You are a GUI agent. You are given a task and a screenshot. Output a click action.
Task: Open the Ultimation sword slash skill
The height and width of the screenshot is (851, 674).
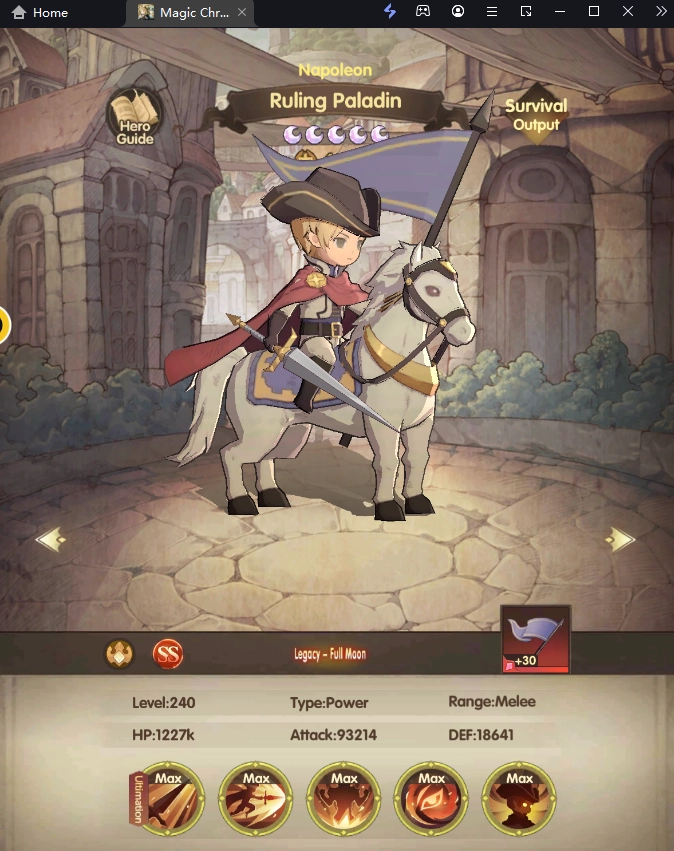[x=170, y=799]
